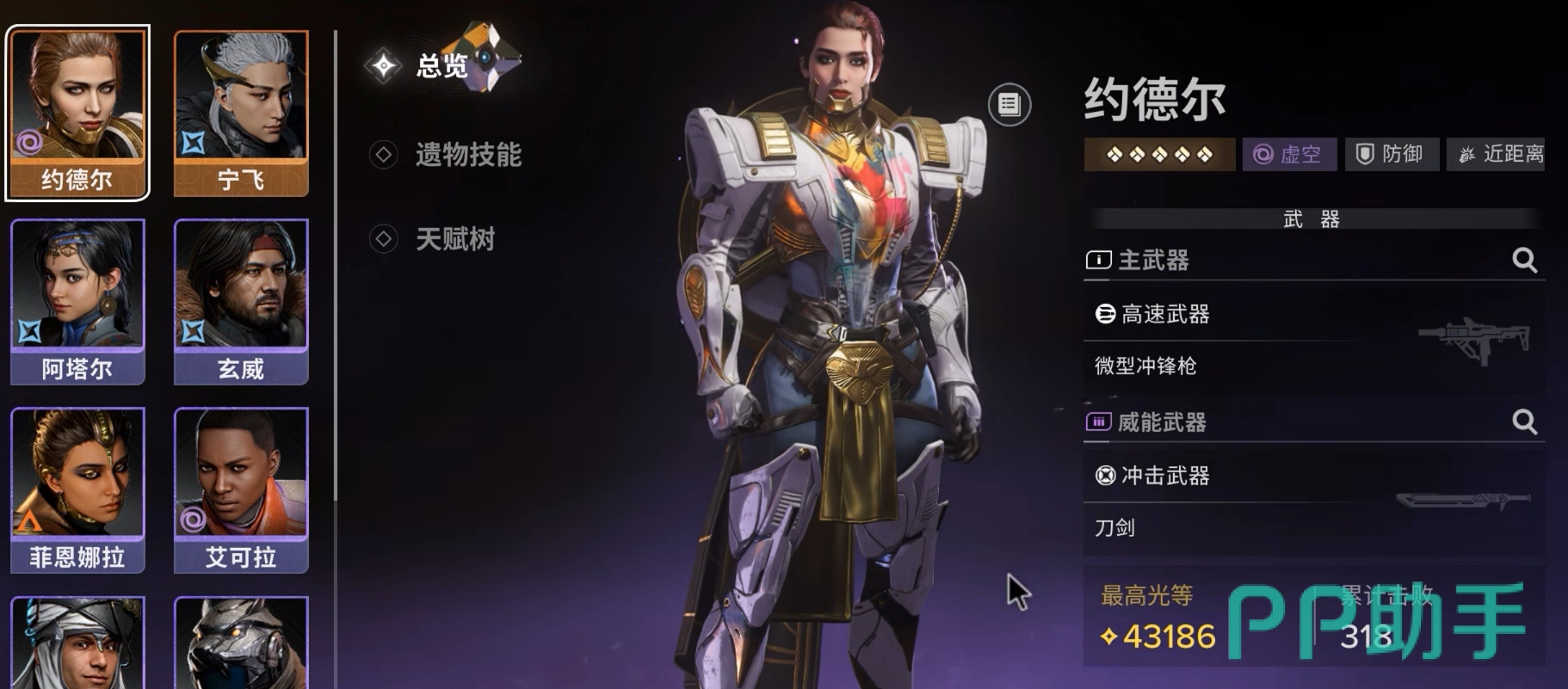1568x689 pixels.
Task: Open the round list details icon
Action: [1009, 105]
